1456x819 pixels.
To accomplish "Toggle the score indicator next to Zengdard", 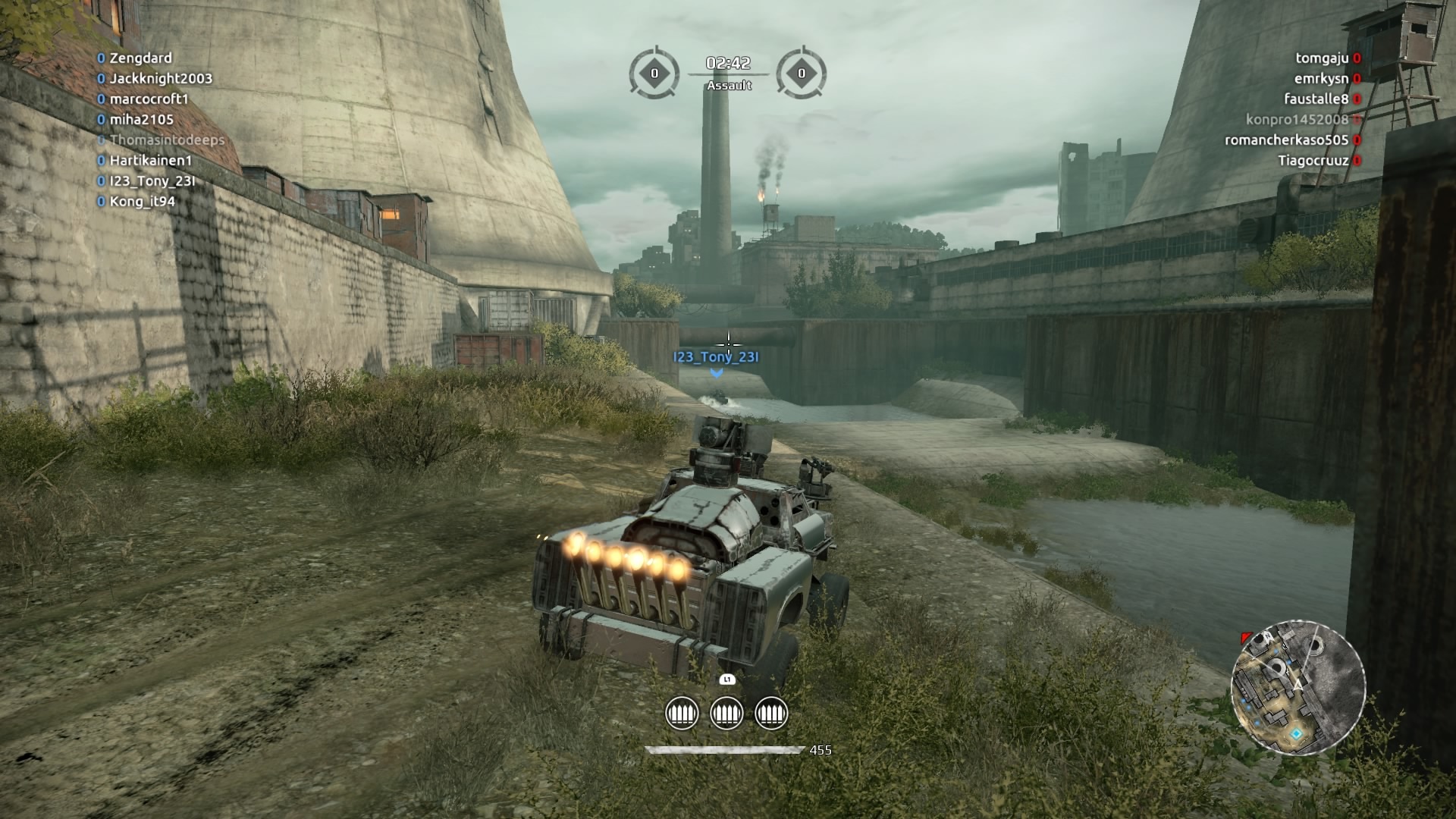I will [x=99, y=58].
